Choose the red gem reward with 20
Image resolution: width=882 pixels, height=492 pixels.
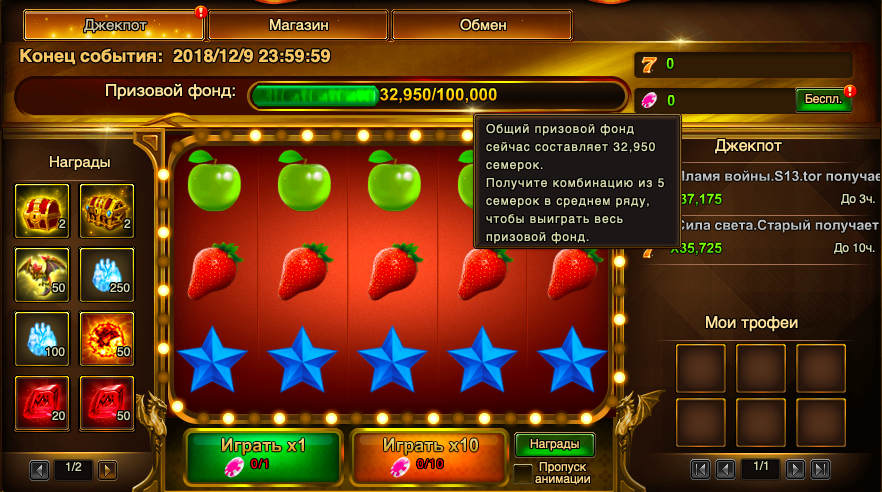click(x=42, y=403)
